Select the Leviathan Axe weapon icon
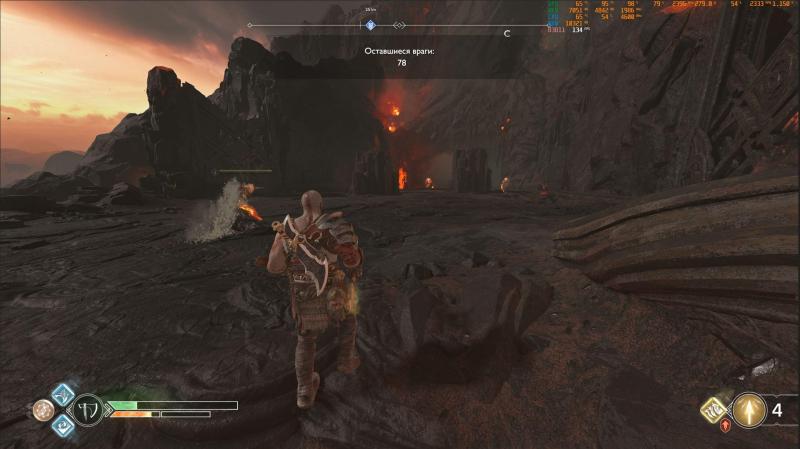This screenshot has height=449, width=800. pos(88,409)
